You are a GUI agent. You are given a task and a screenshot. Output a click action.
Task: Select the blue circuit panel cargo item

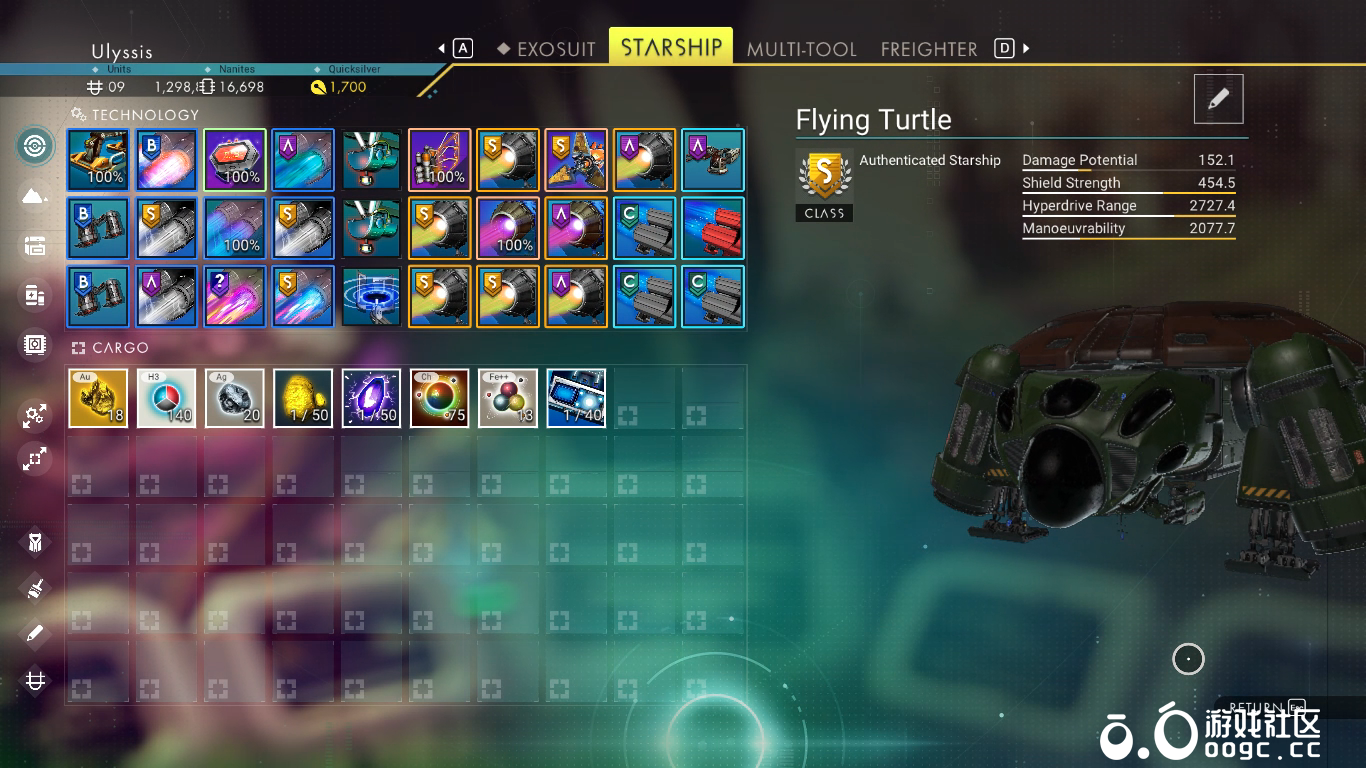576,398
